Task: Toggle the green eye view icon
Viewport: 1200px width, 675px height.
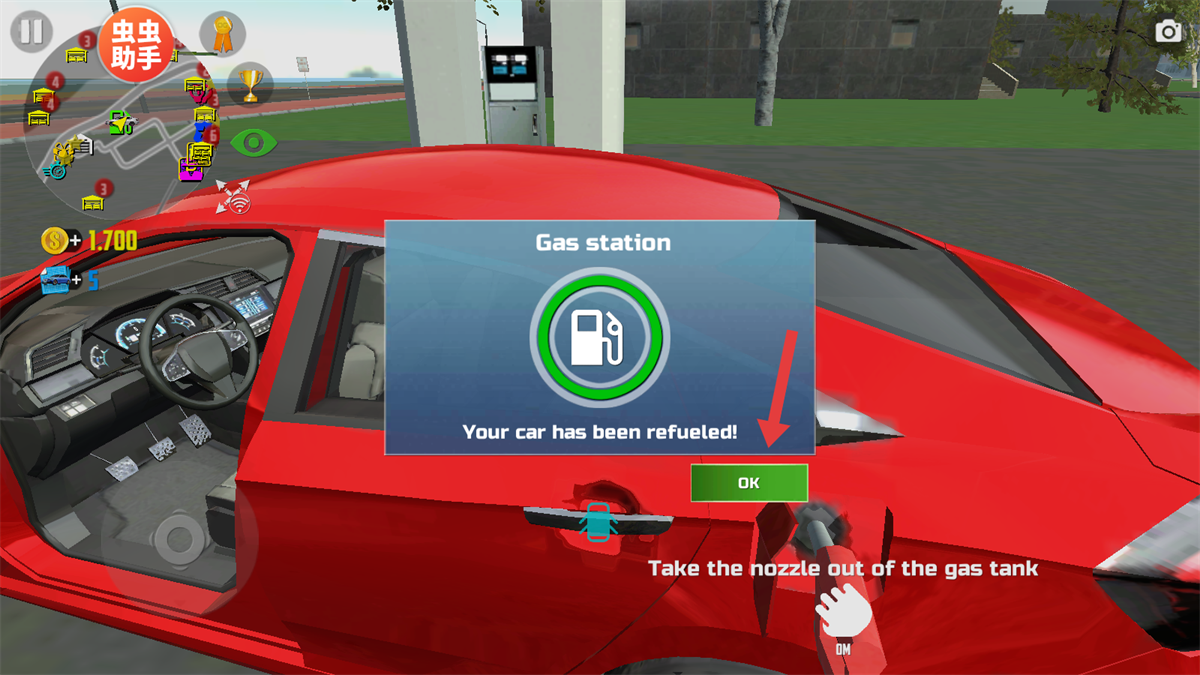Action: 253,143
